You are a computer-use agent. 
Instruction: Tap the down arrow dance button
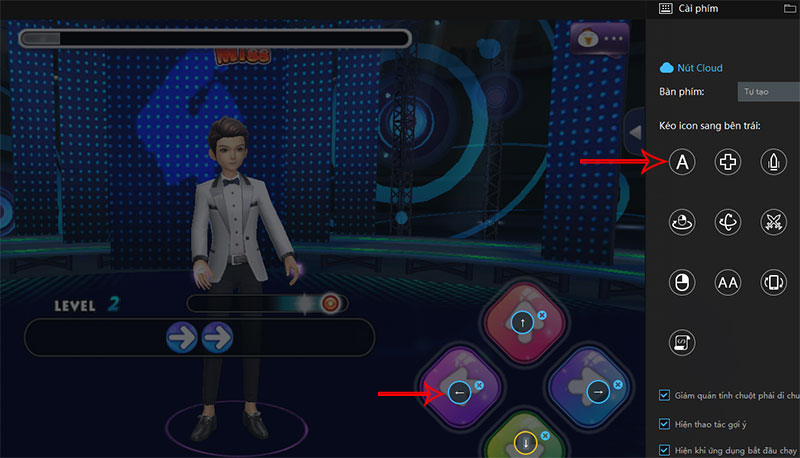[x=524, y=443]
